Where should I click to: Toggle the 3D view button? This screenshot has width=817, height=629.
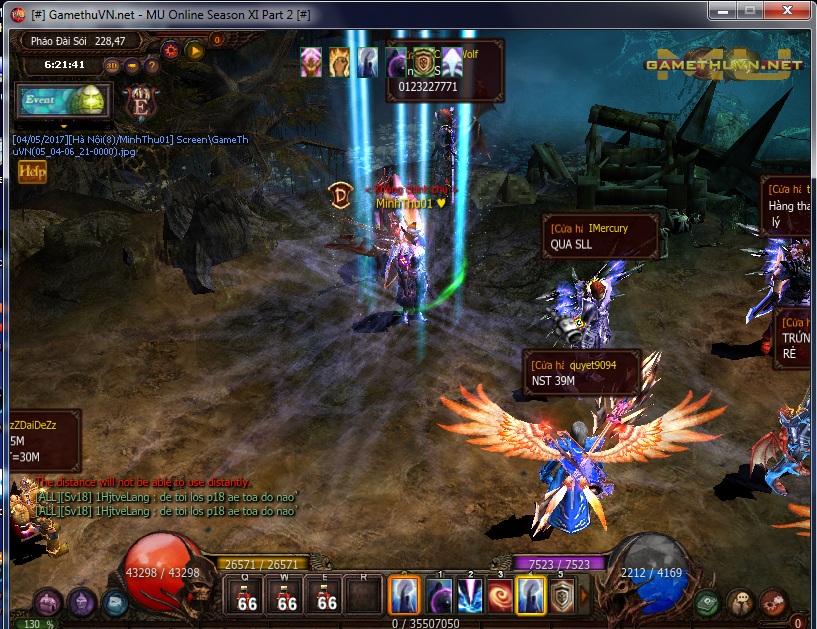click(112, 66)
